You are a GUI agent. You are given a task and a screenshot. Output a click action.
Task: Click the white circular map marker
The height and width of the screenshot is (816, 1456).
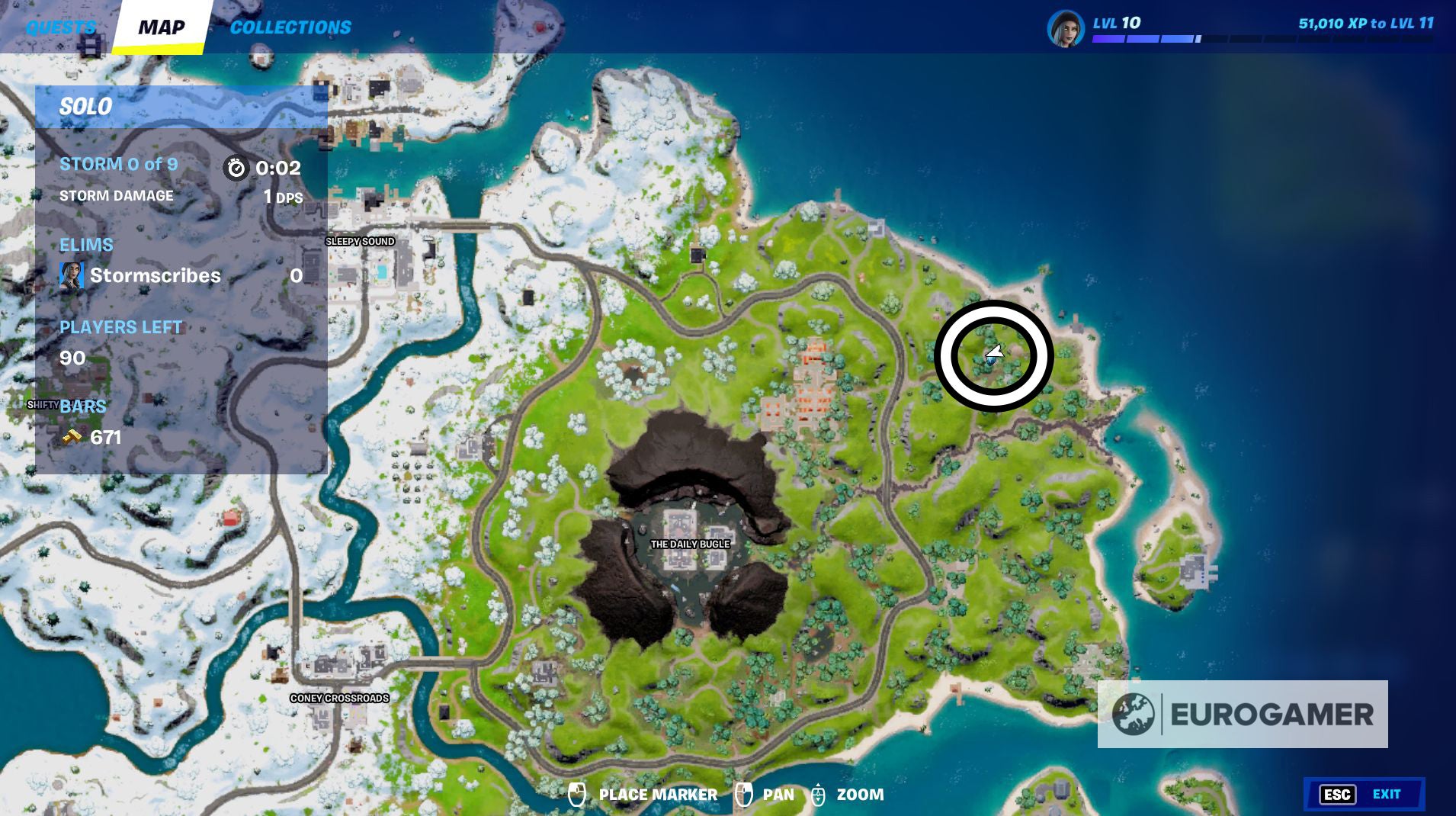pos(996,353)
